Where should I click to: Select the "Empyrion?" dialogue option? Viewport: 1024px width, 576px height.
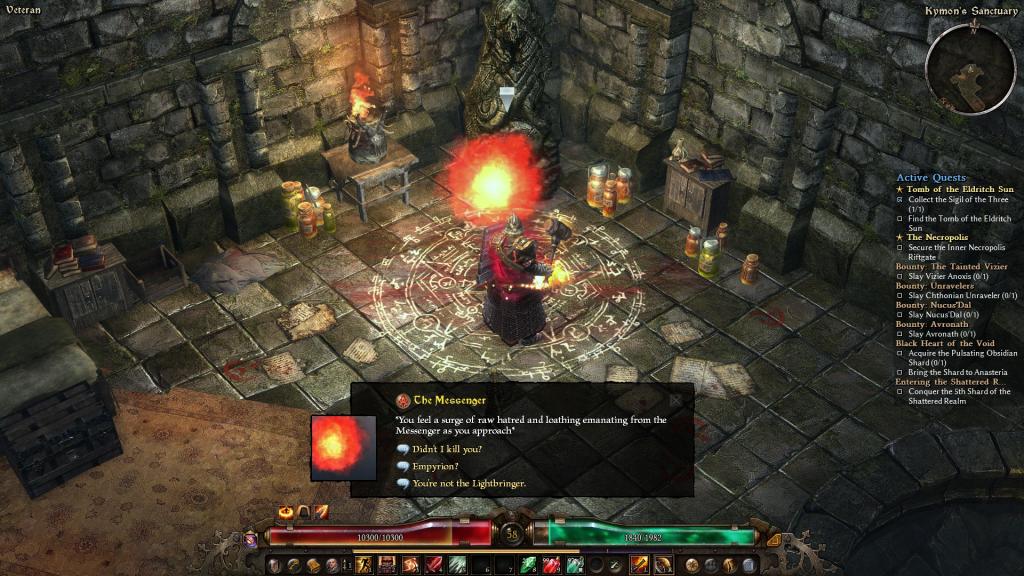coord(434,466)
